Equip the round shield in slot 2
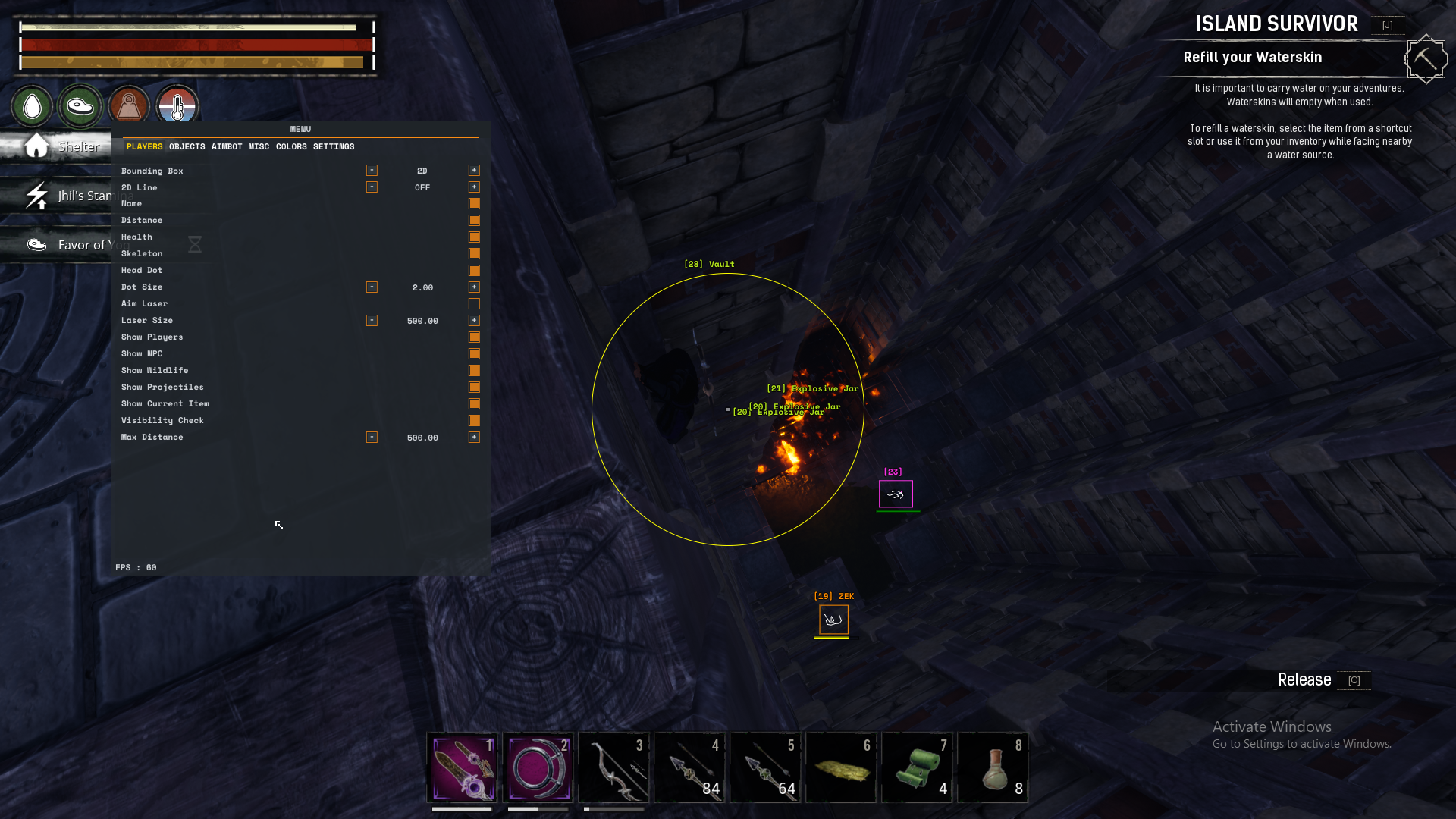The image size is (1456, 819). [x=538, y=767]
